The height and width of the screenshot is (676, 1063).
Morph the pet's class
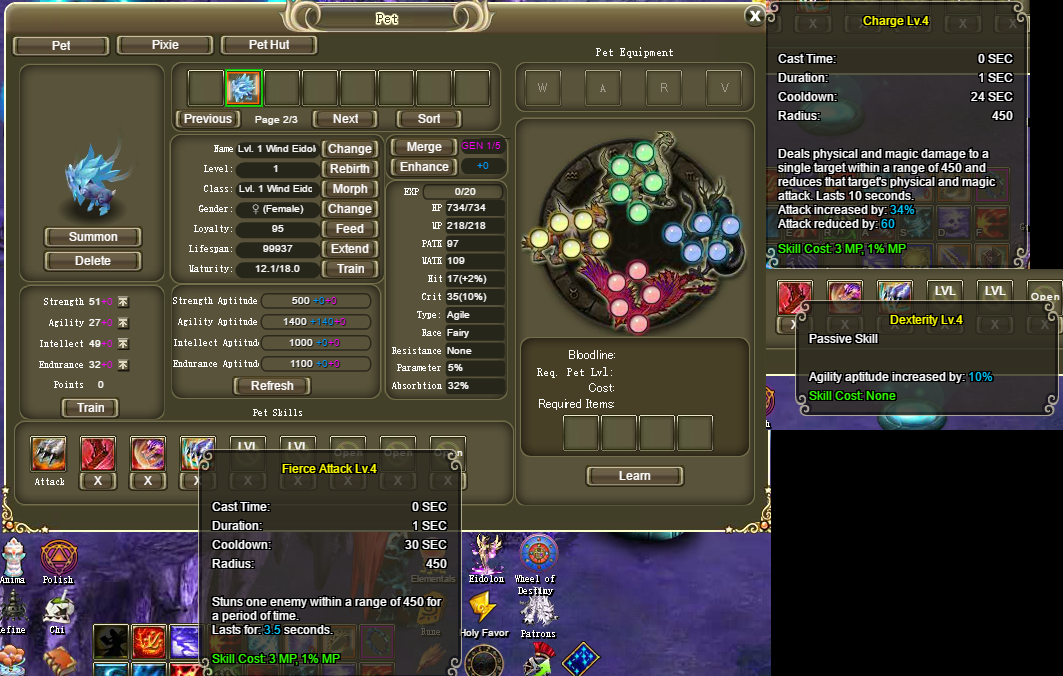point(350,189)
